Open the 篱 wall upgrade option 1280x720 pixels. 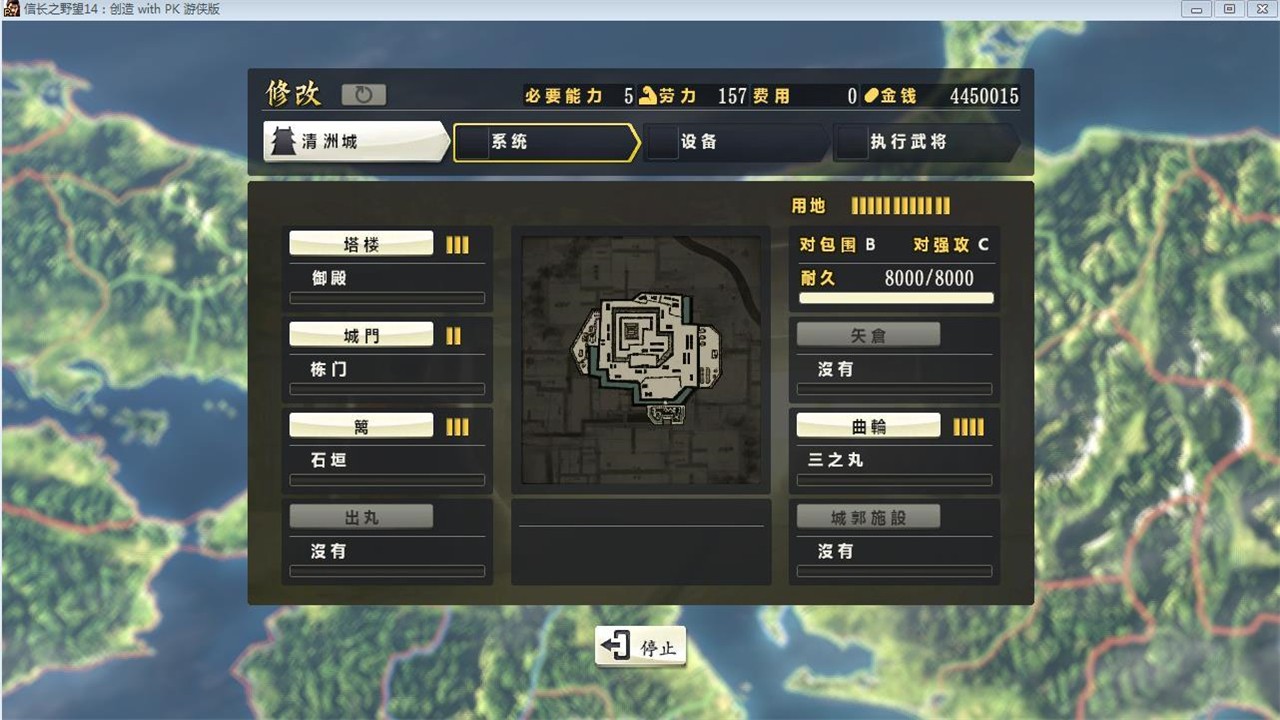pos(361,426)
